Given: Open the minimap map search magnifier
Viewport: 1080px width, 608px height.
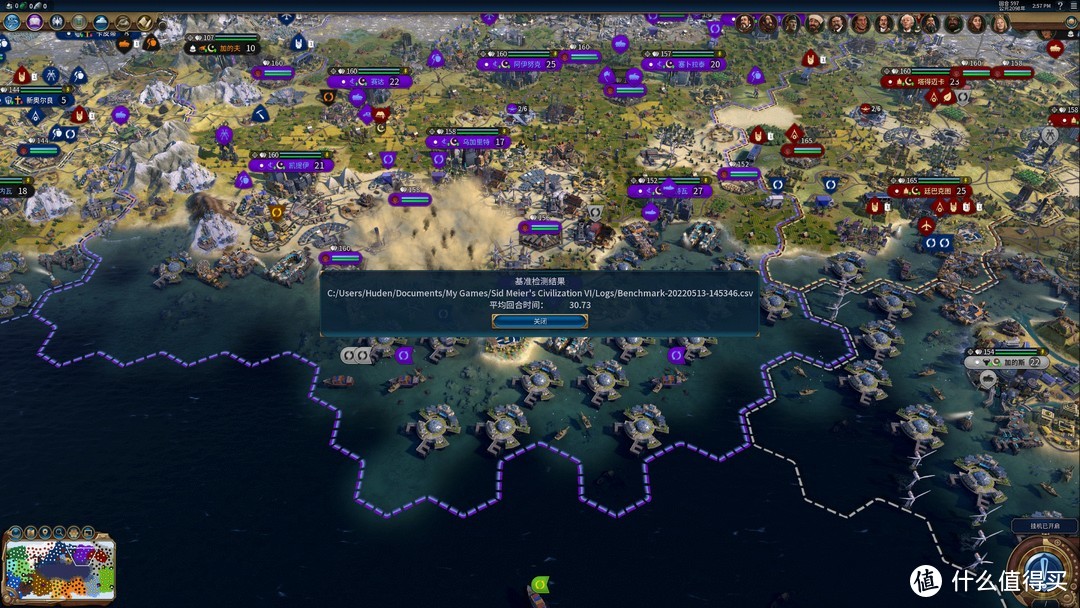Looking at the screenshot, I should 61,532.
